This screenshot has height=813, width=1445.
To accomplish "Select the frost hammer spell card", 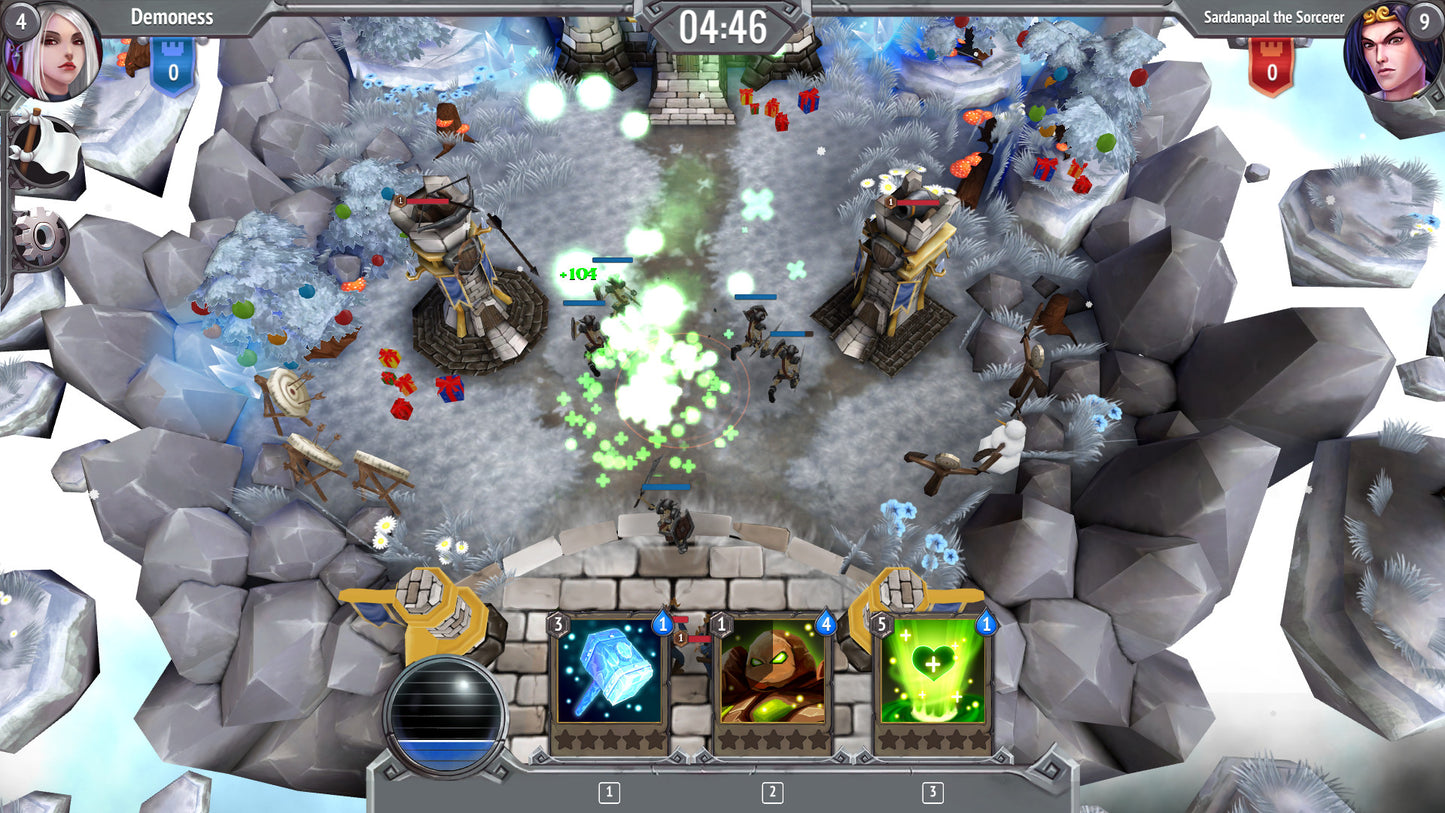I will coord(608,682).
